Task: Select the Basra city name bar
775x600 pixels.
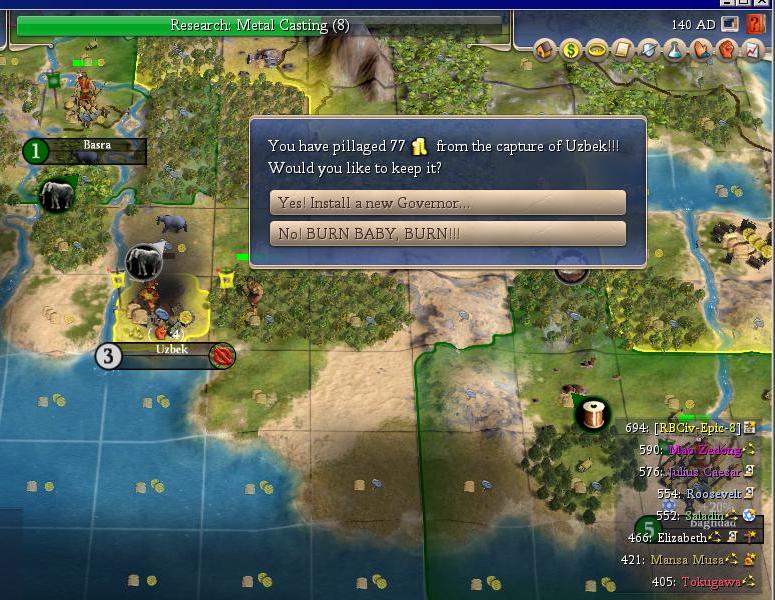Action: (x=97, y=147)
